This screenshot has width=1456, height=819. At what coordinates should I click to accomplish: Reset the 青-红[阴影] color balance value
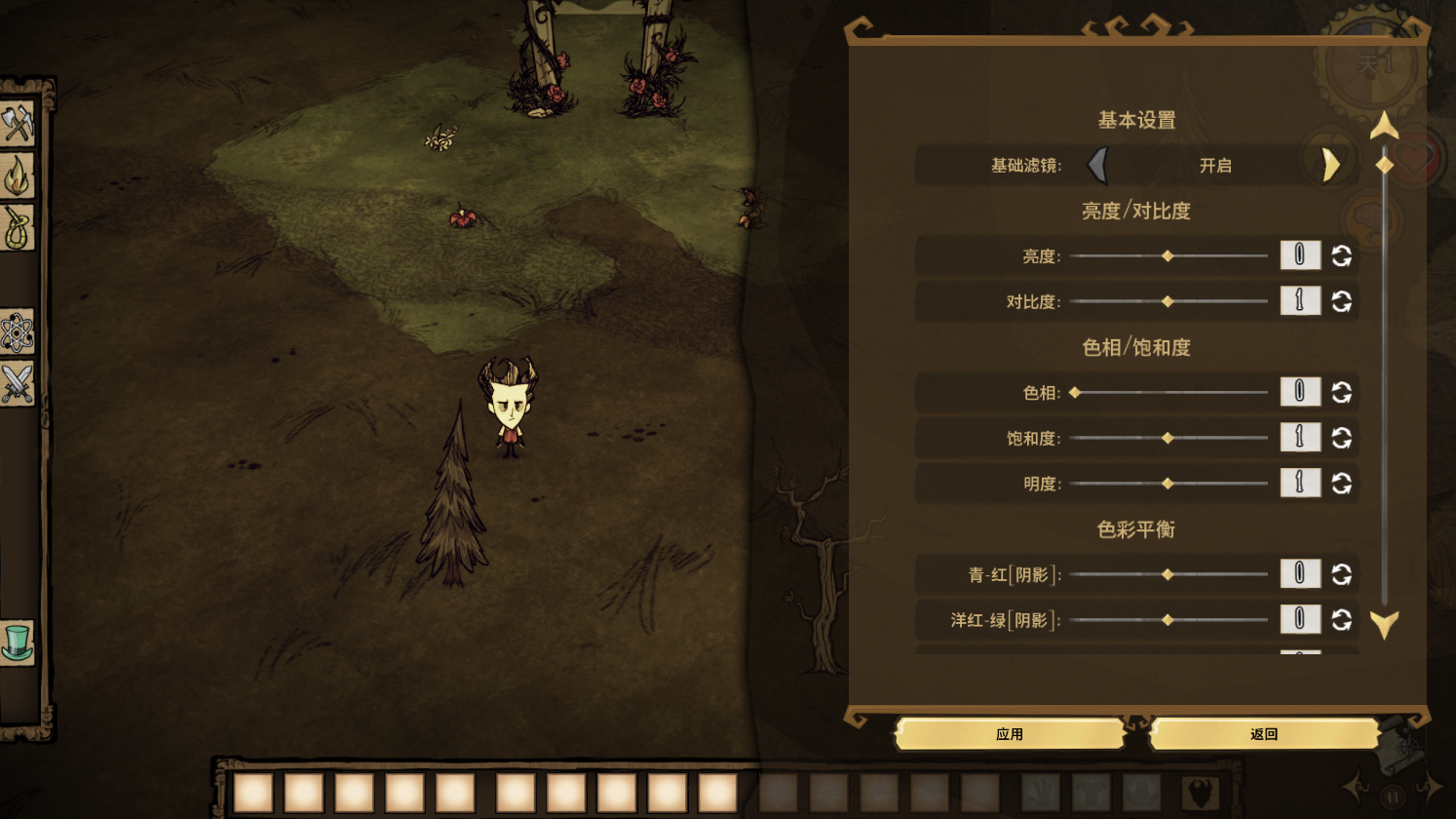1342,574
